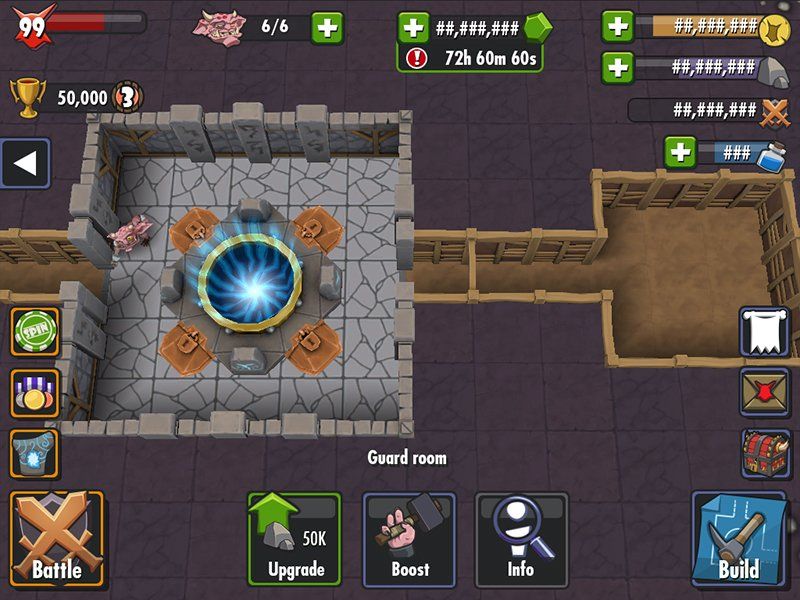800x600 pixels.
Task: Upgrade the Guard room for 50K
Action: [x=294, y=538]
